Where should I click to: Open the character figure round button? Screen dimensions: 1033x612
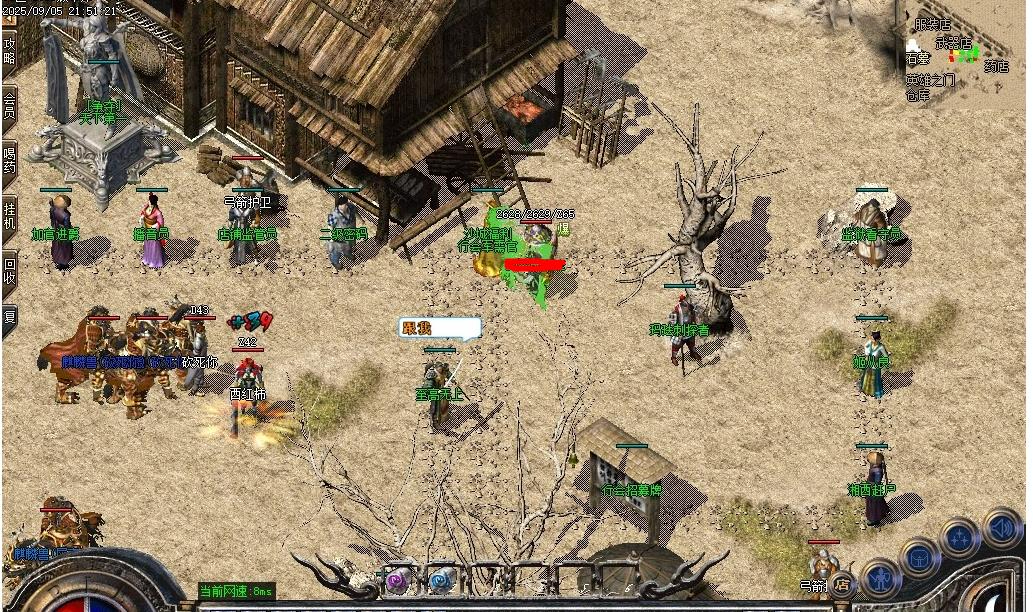coord(881,578)
